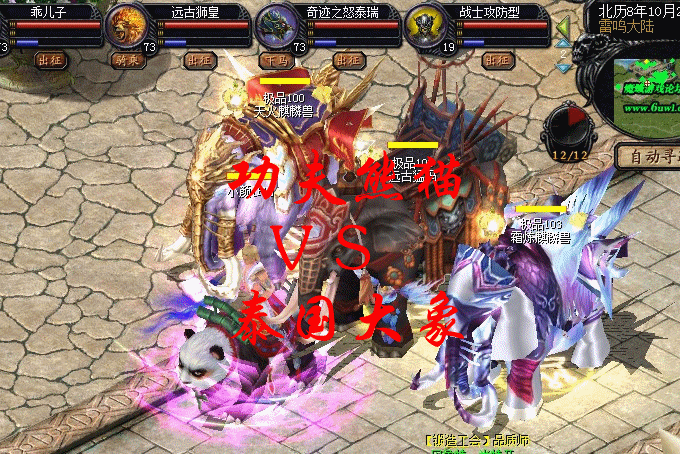Click 出征 button under 乖儿子 pet
This screenshot has width=680, height=454.
pos(49,60)
